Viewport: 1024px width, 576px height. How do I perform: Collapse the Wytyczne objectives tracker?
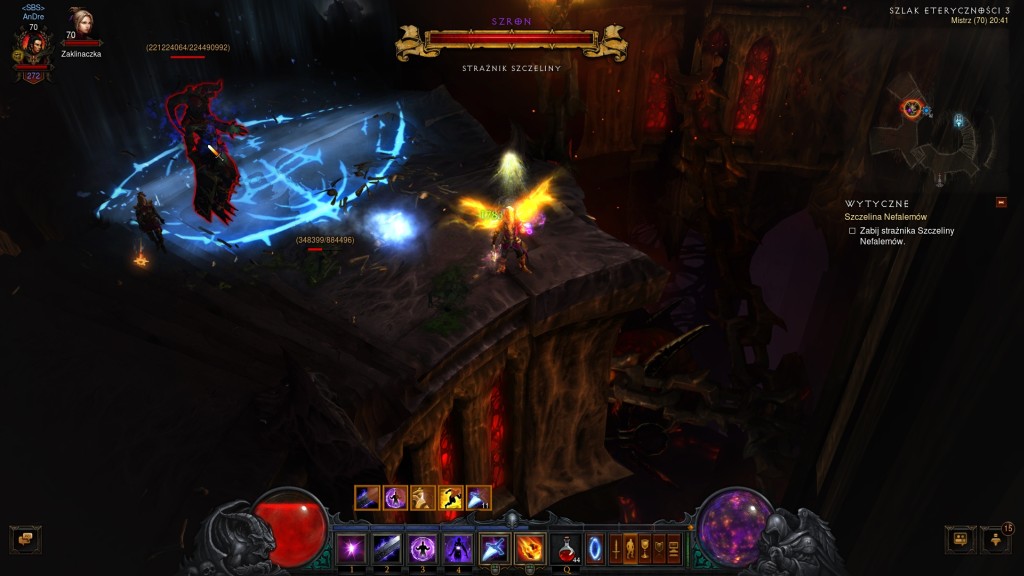(x=1001, y=203)
